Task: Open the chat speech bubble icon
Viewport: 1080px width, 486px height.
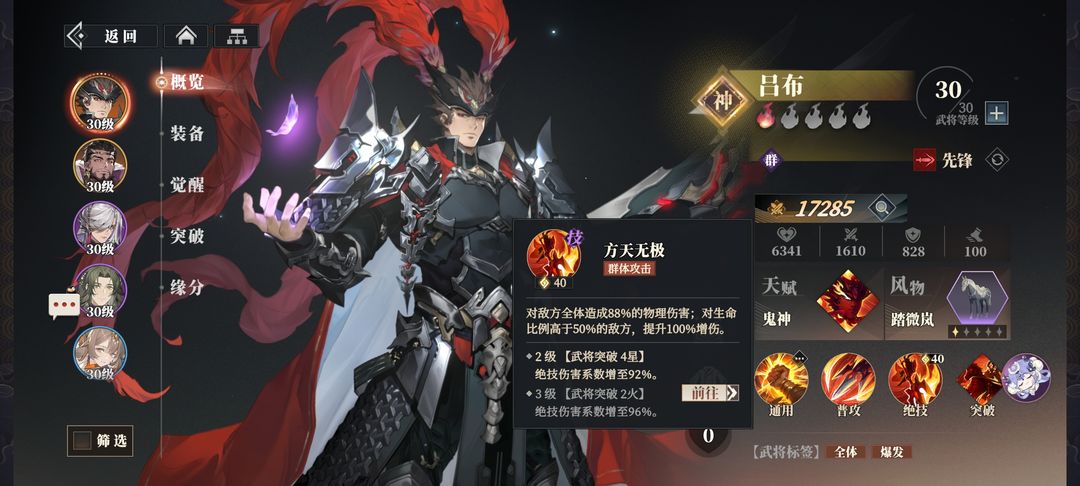Action: (x=64, y=305)
